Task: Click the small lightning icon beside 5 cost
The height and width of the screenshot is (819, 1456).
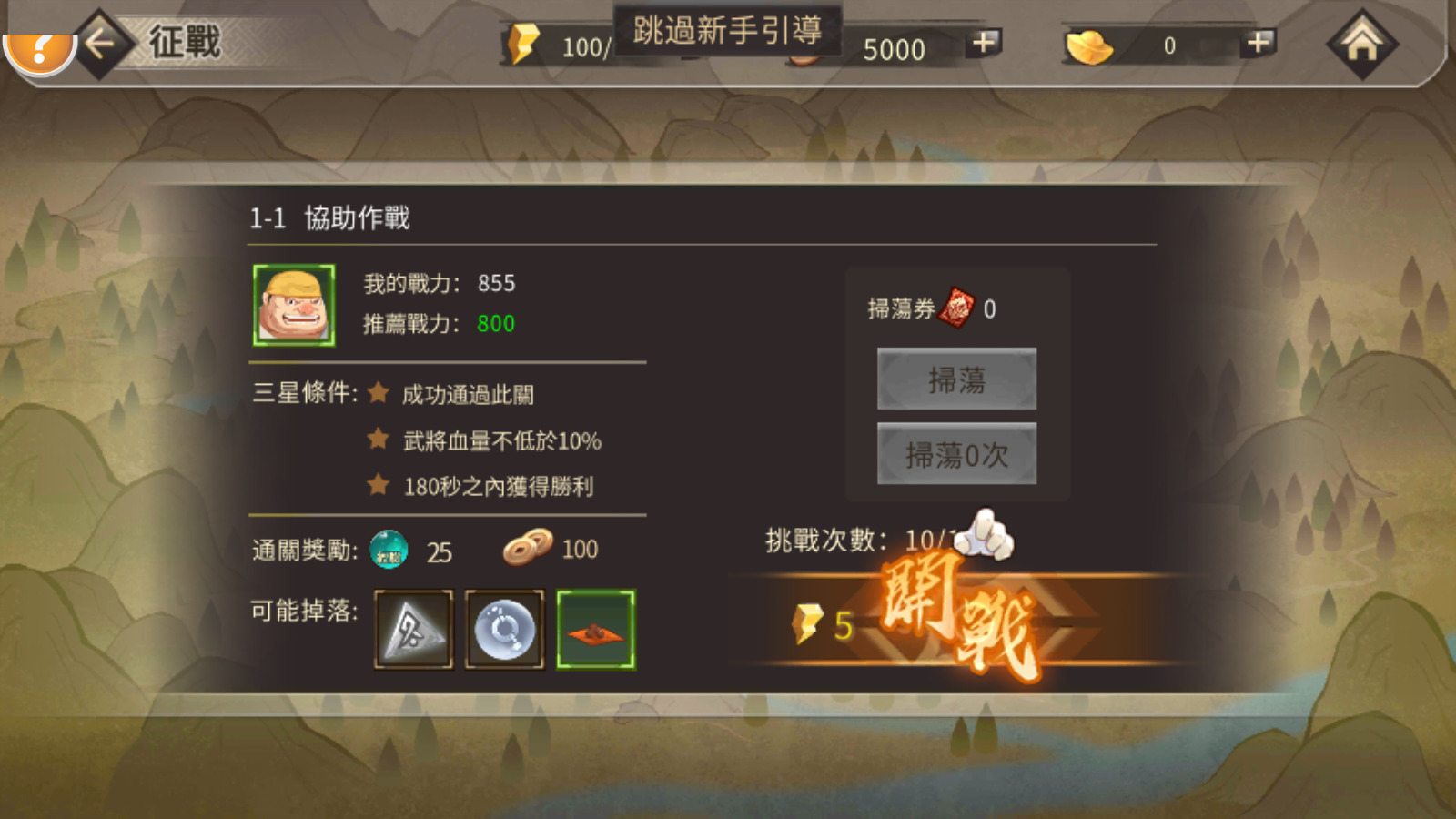Action: (x=808, y=625)
